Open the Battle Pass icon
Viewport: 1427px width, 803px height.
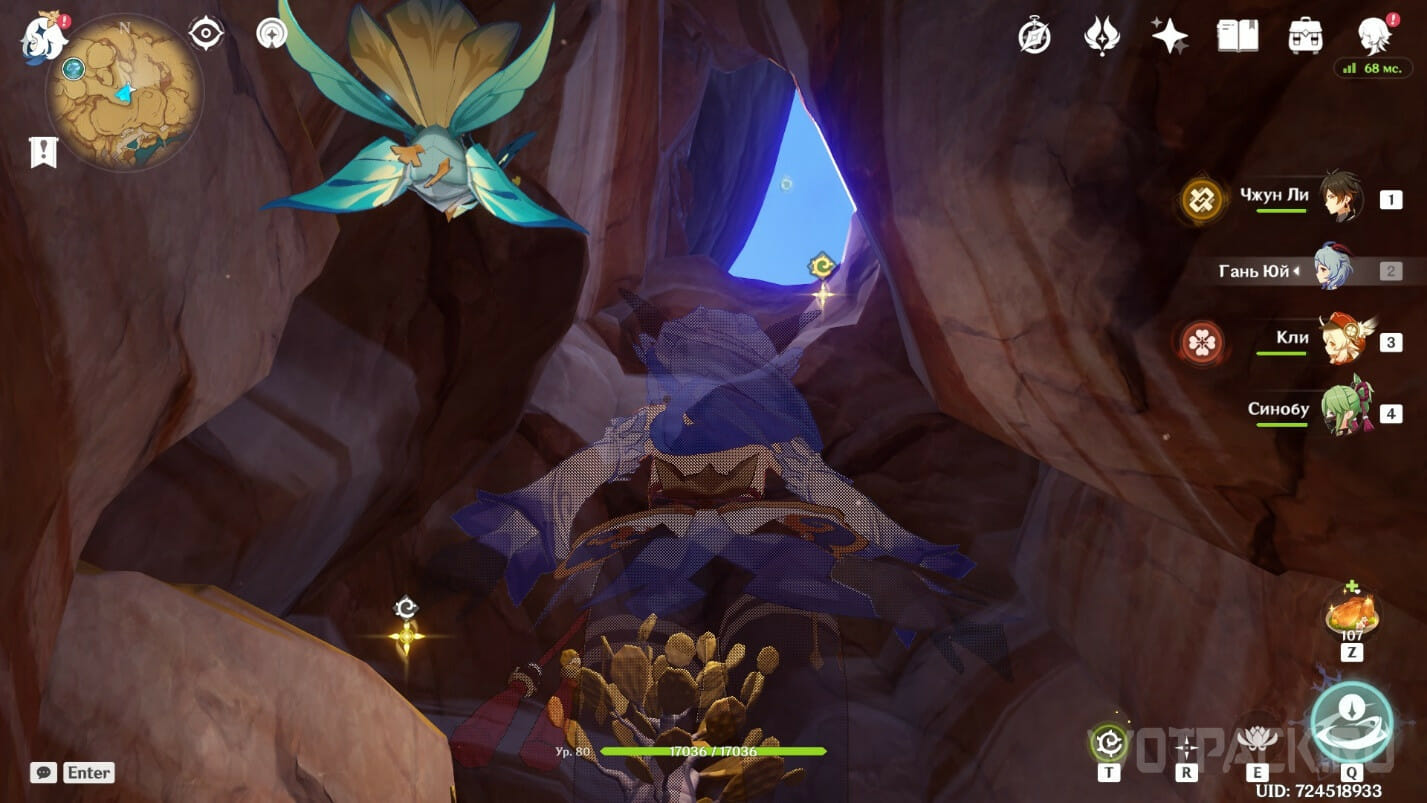tap(1101, 36)
